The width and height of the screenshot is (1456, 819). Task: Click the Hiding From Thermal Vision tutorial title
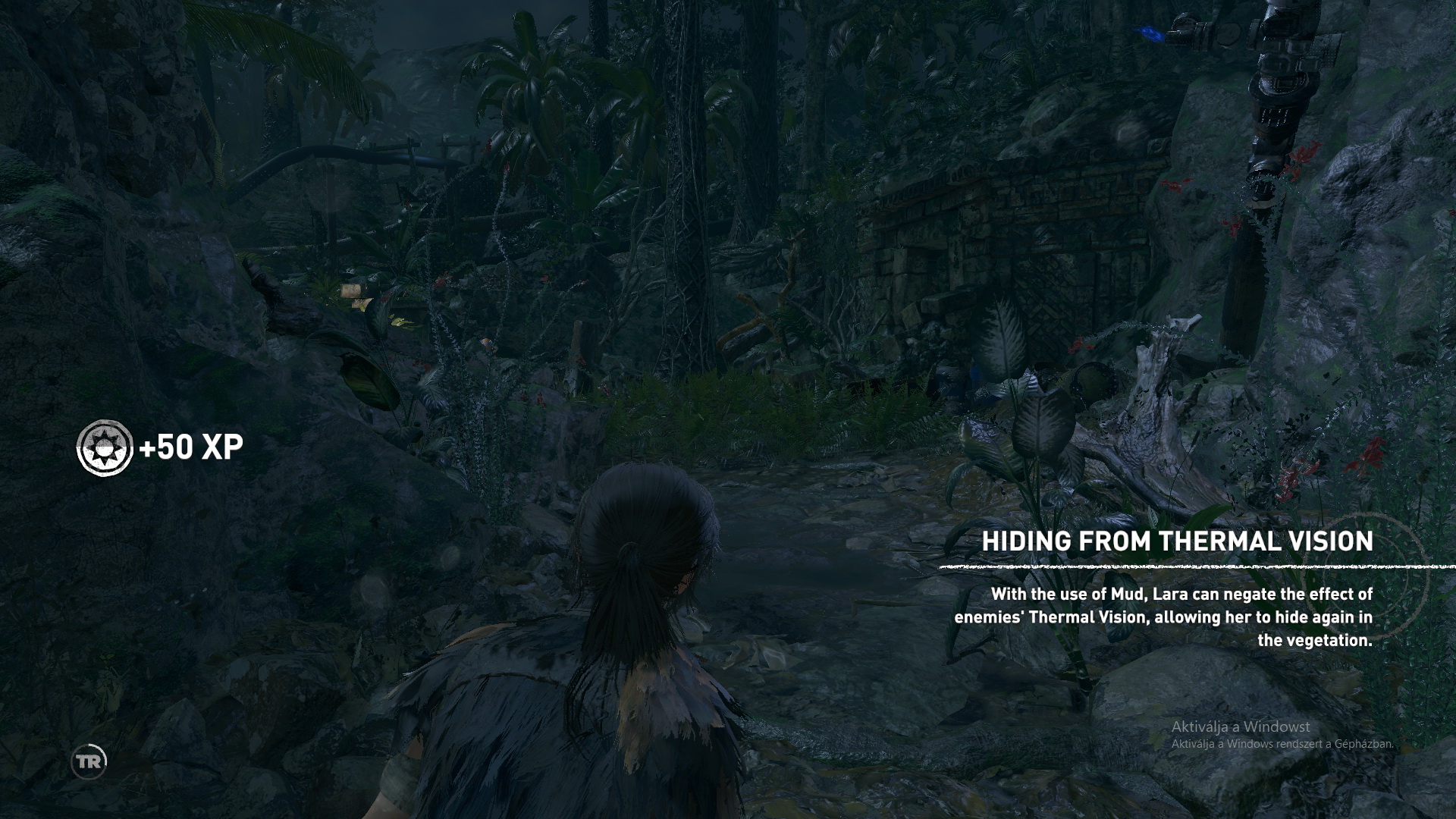(1177, 541)
